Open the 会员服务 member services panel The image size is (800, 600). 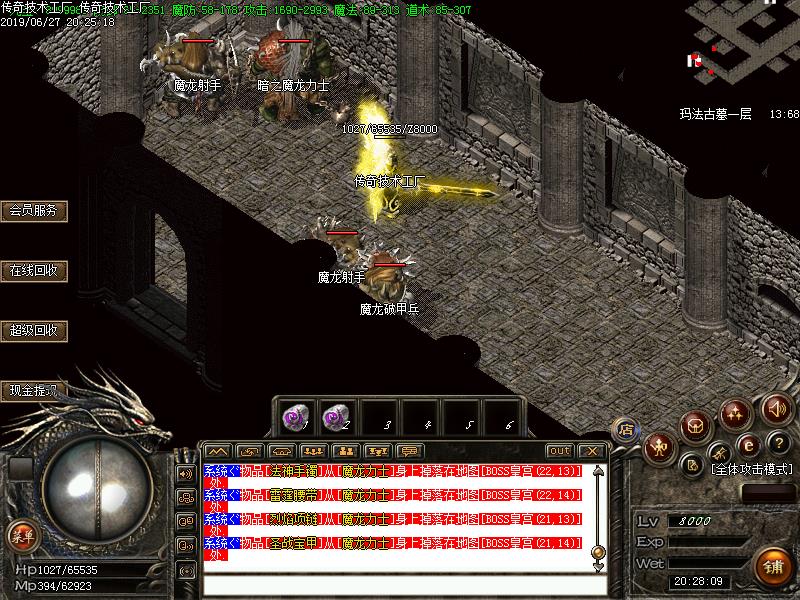click(33, 211)
